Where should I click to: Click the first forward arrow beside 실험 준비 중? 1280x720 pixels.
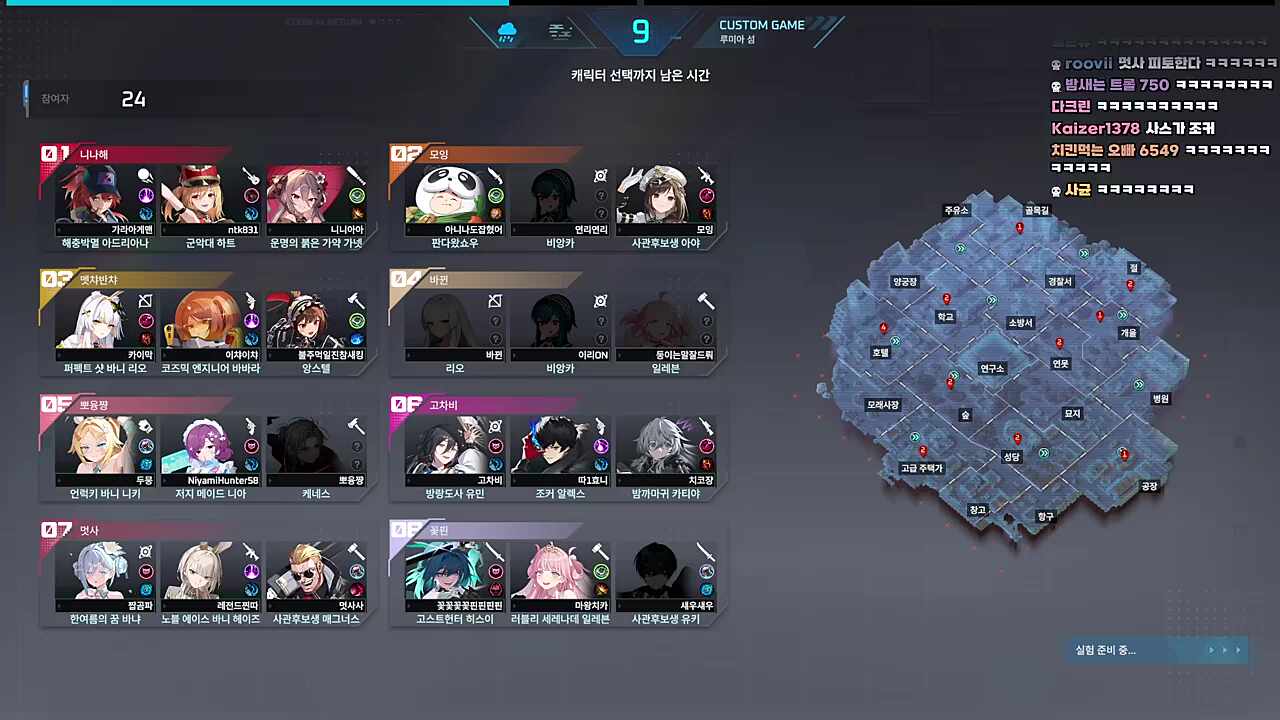(x=1211, y=650)
